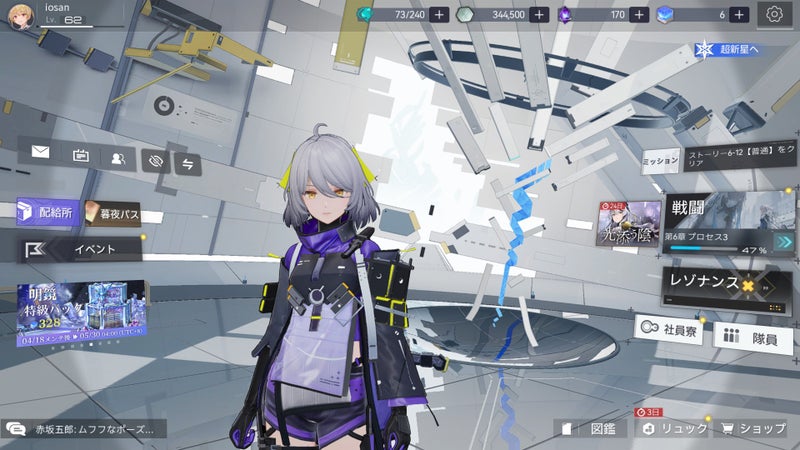Open the 明鏡 特級パック banner
800x450 pixels.
[x=82, y=310]
